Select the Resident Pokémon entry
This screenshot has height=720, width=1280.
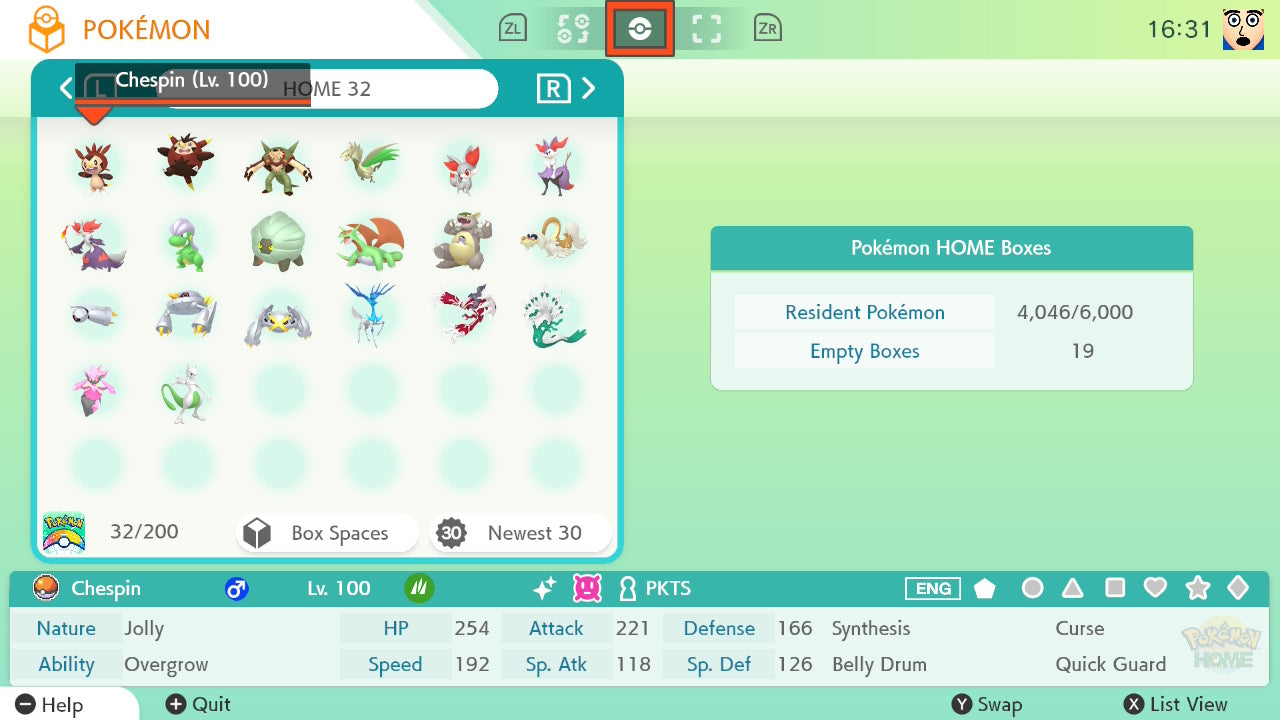[864, 312]
